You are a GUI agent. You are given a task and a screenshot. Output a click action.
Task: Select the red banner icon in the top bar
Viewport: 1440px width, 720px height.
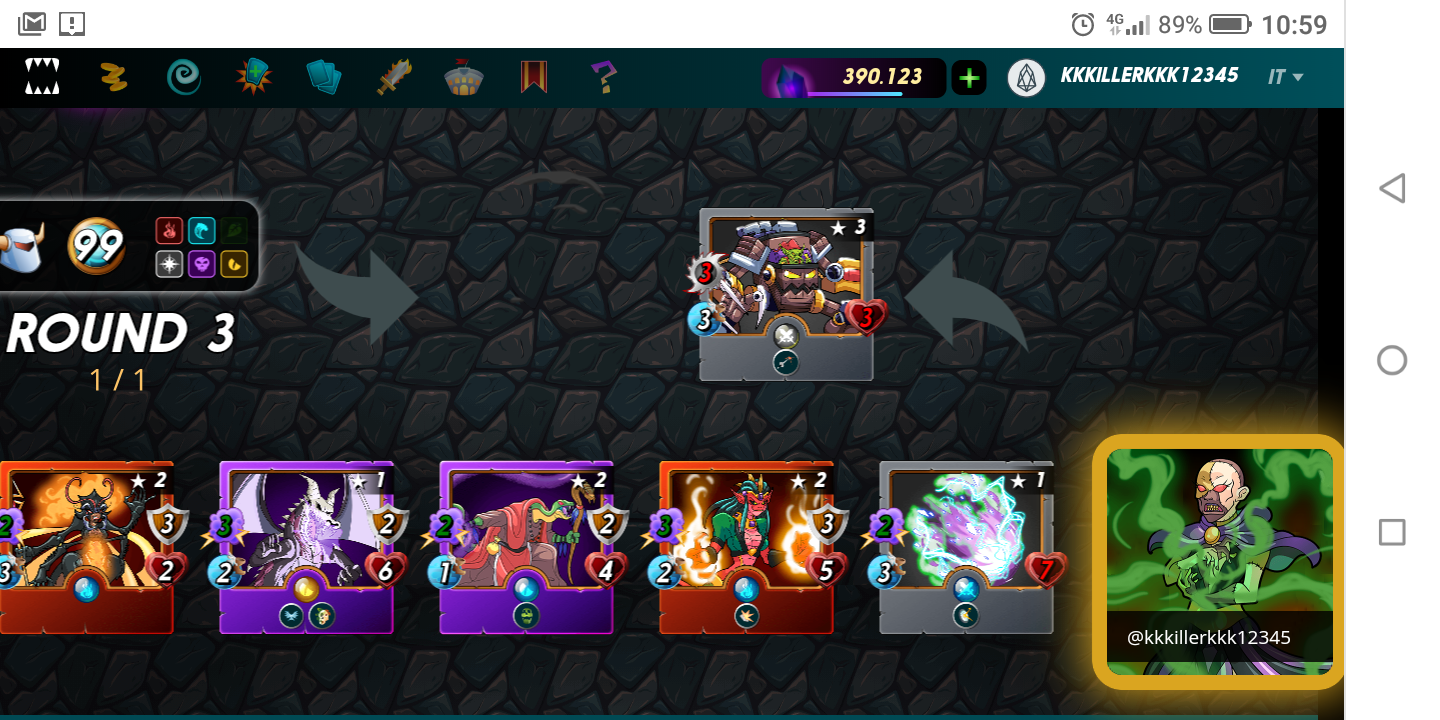point(534,77)
